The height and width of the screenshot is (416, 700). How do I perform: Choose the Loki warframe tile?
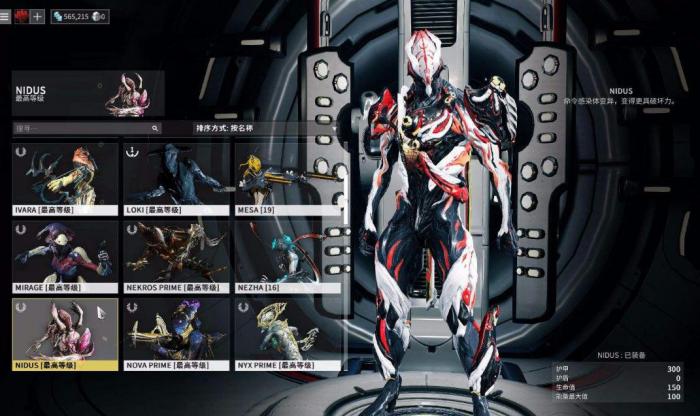coord(176,178)
